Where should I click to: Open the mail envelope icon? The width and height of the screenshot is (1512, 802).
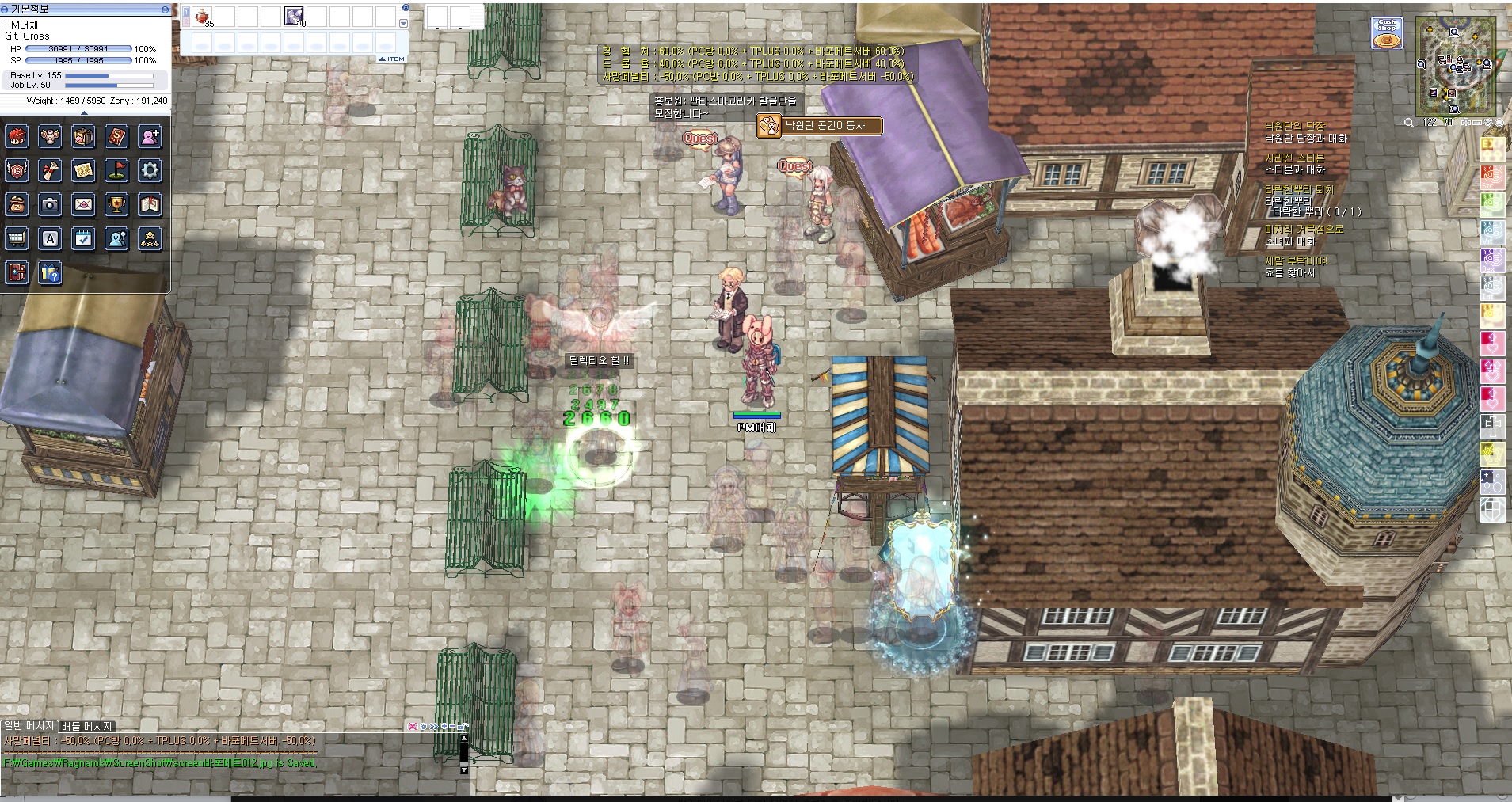tap(83, 204)
